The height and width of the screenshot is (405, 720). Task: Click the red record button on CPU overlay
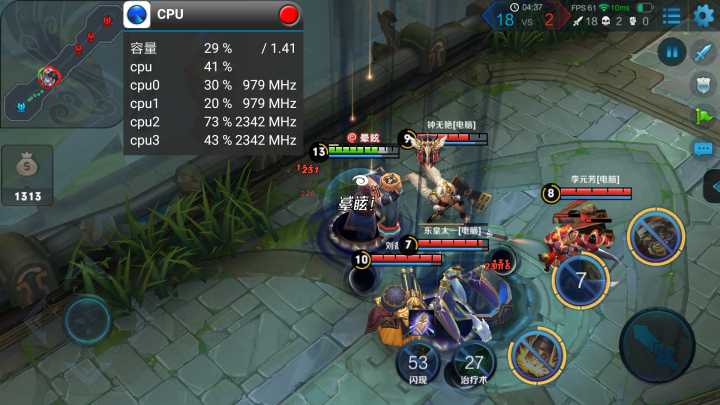pos(289,15)
